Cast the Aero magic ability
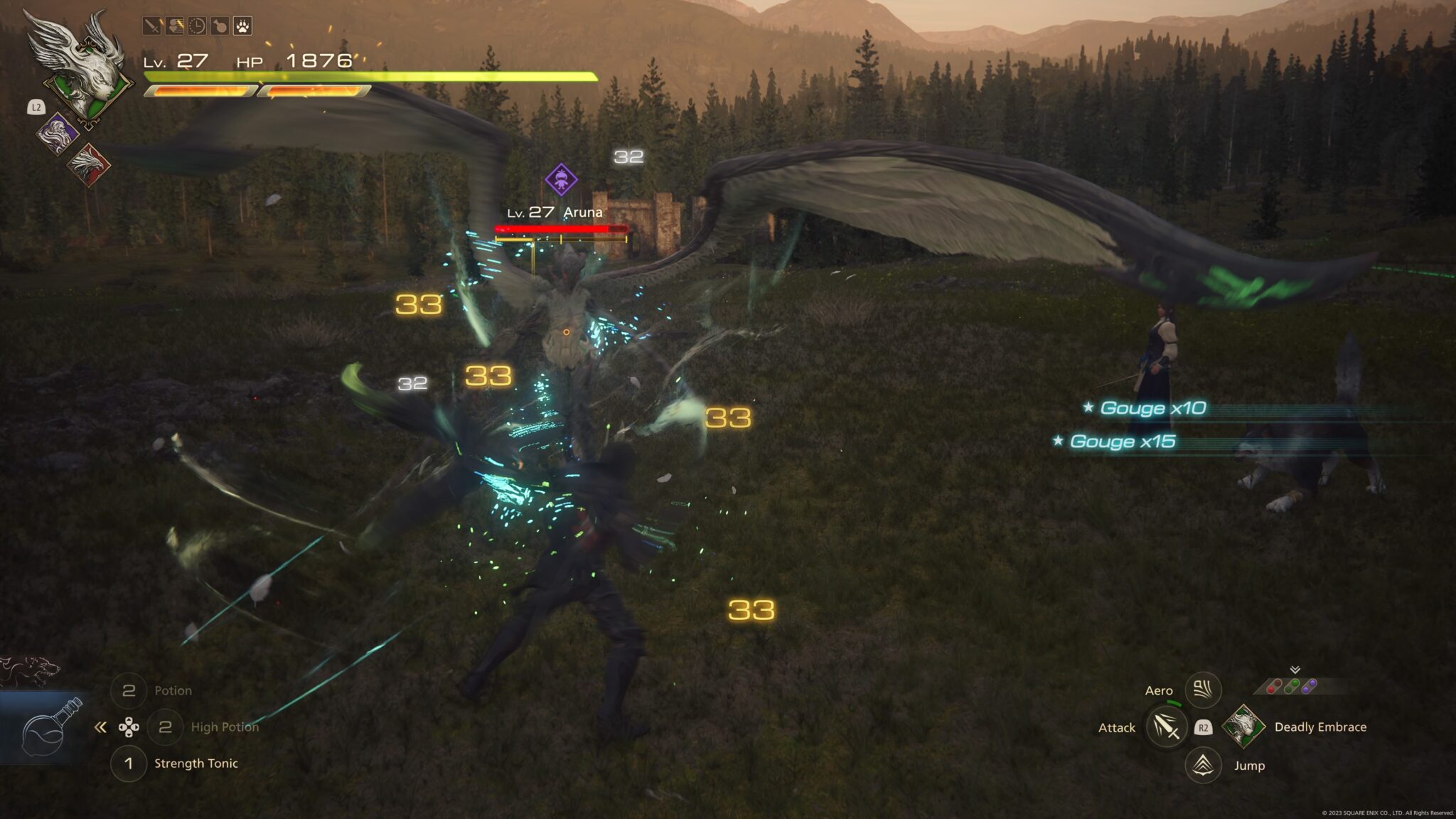The width and height of the screenshot is (1456, 819). (1203, 690)
